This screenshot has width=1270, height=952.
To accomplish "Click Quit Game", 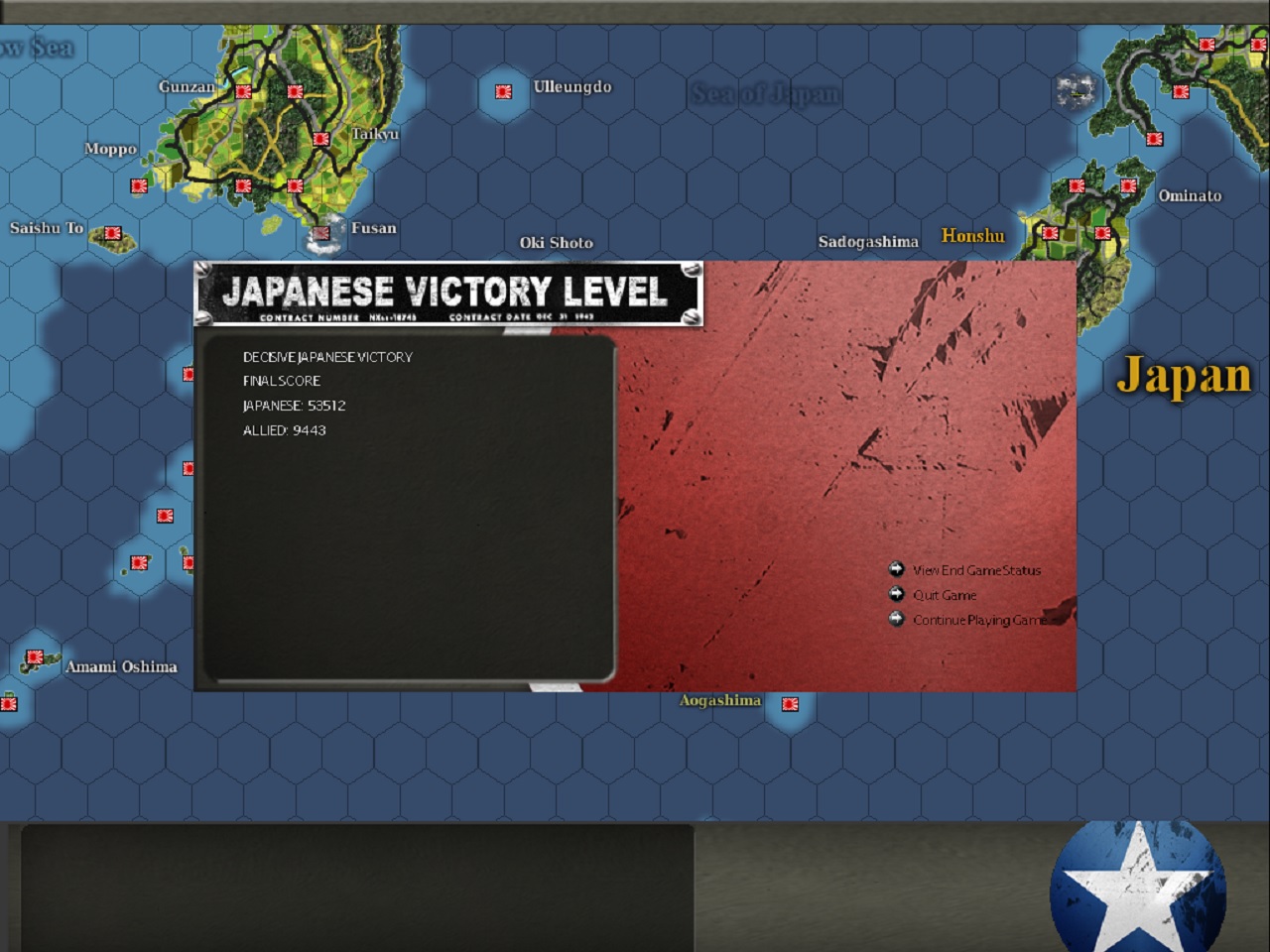I will [945, 595].
